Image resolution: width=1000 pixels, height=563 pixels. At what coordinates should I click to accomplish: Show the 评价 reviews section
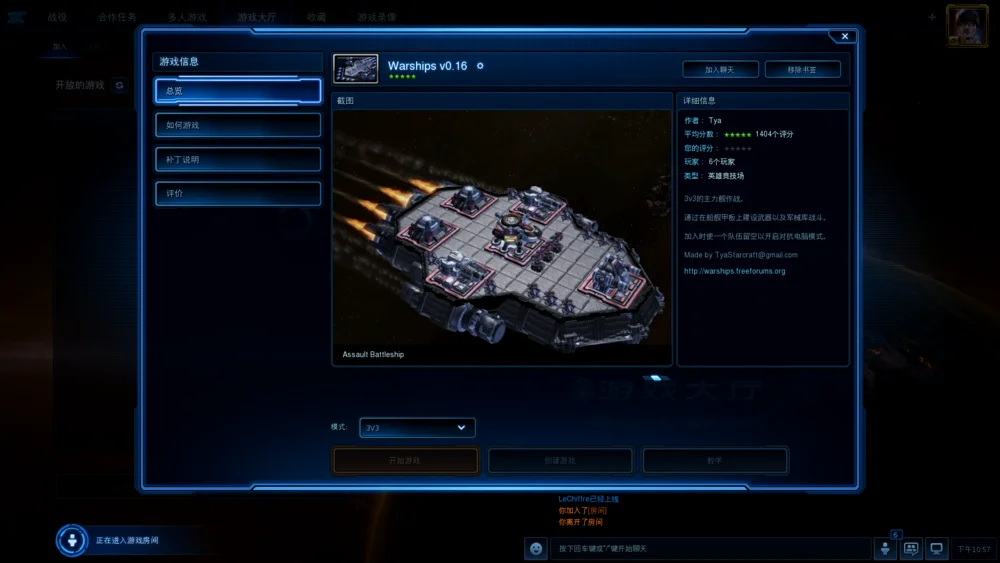[x=238, y=193]
